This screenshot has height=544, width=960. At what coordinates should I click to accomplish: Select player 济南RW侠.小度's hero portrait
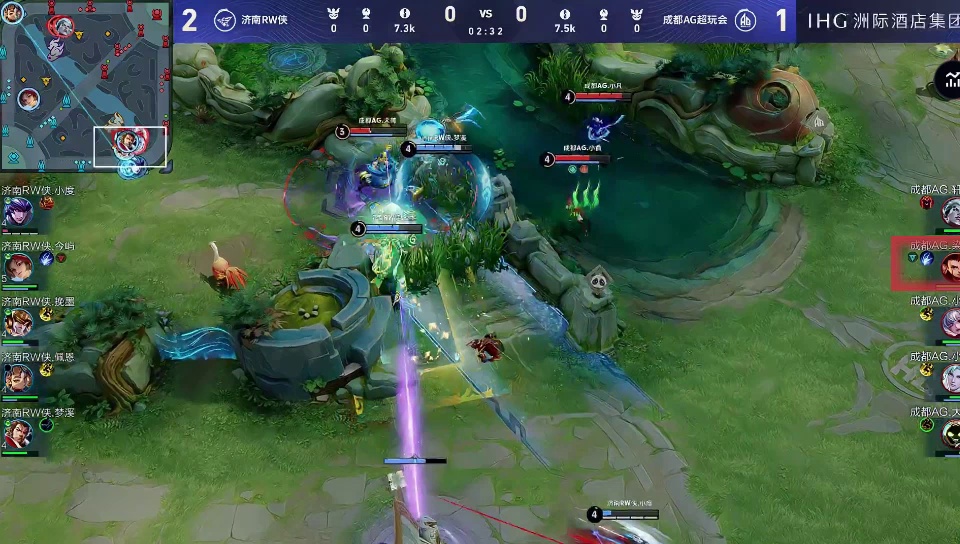(x=17, y=212)
